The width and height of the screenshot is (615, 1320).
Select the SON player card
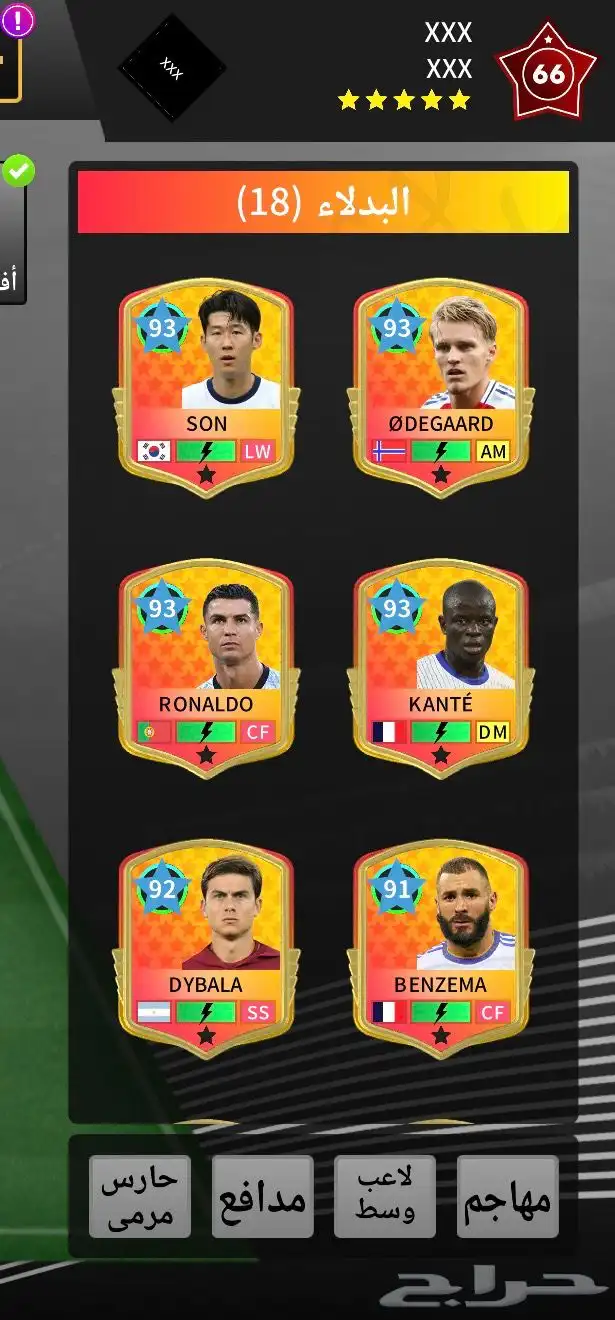(206, 390)
